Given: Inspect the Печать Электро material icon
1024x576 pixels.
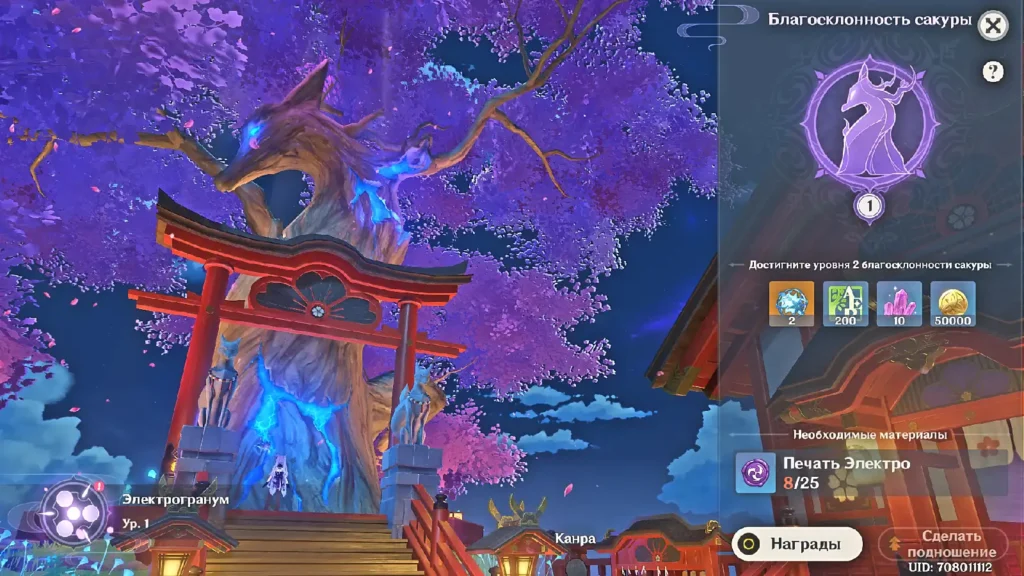Looking at the screenshot, I should point(755,472).
